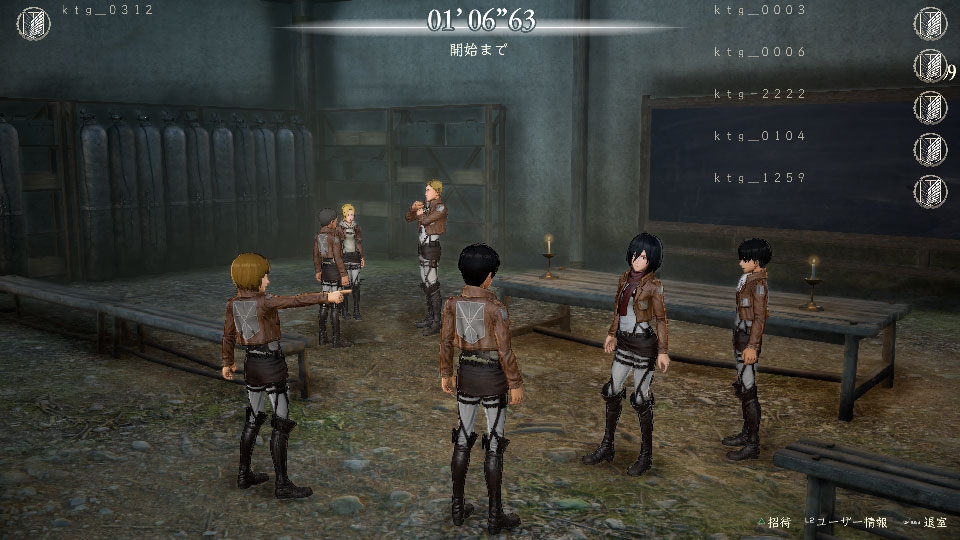This screenshot has height=540, width=960.
Task: Choose the ktg_0006 player entry
Action: point(759,52)
